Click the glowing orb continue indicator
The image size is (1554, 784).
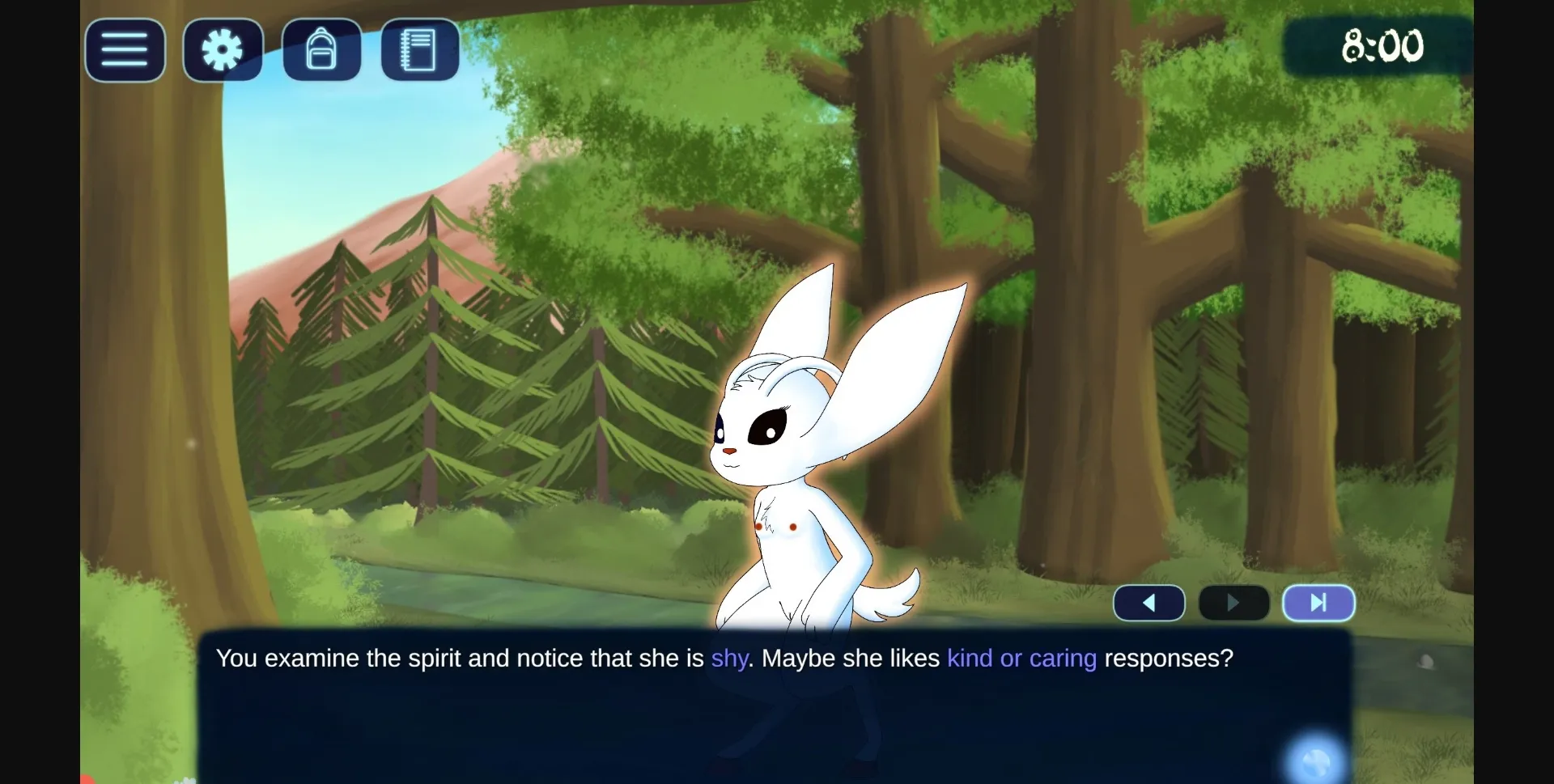tap(1314, 760)
